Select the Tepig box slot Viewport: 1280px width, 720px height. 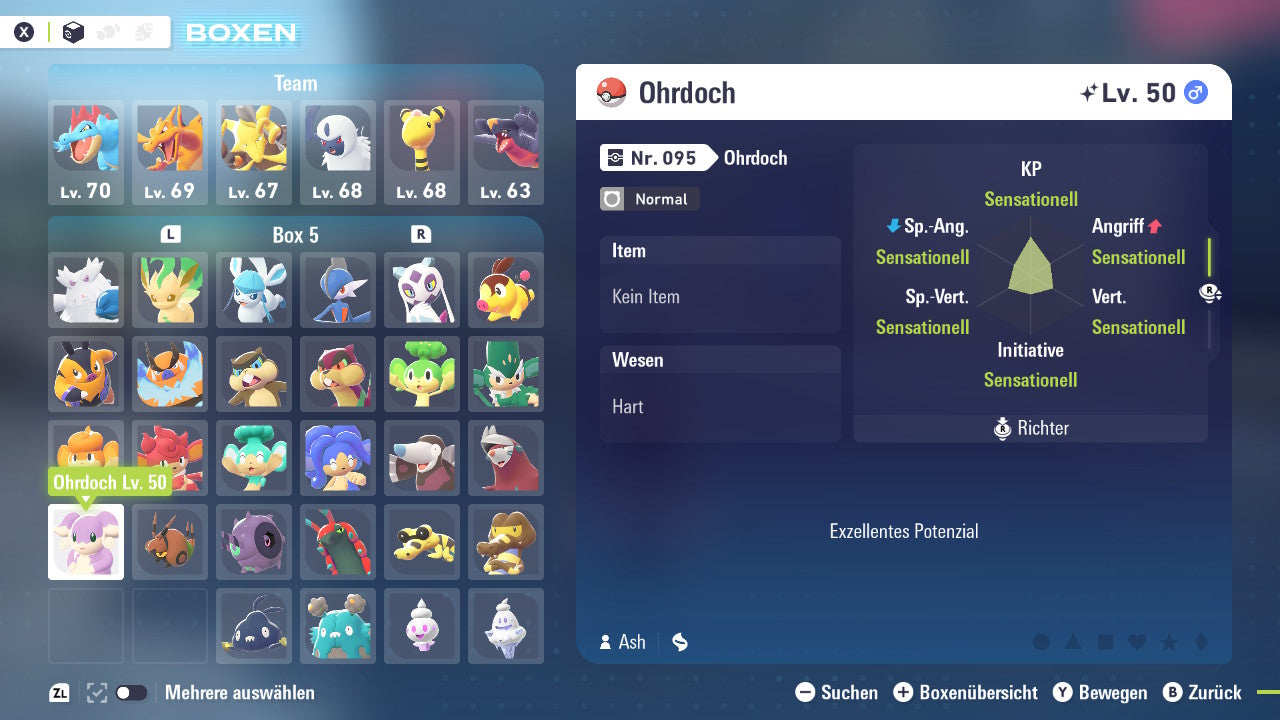[506, 290]
